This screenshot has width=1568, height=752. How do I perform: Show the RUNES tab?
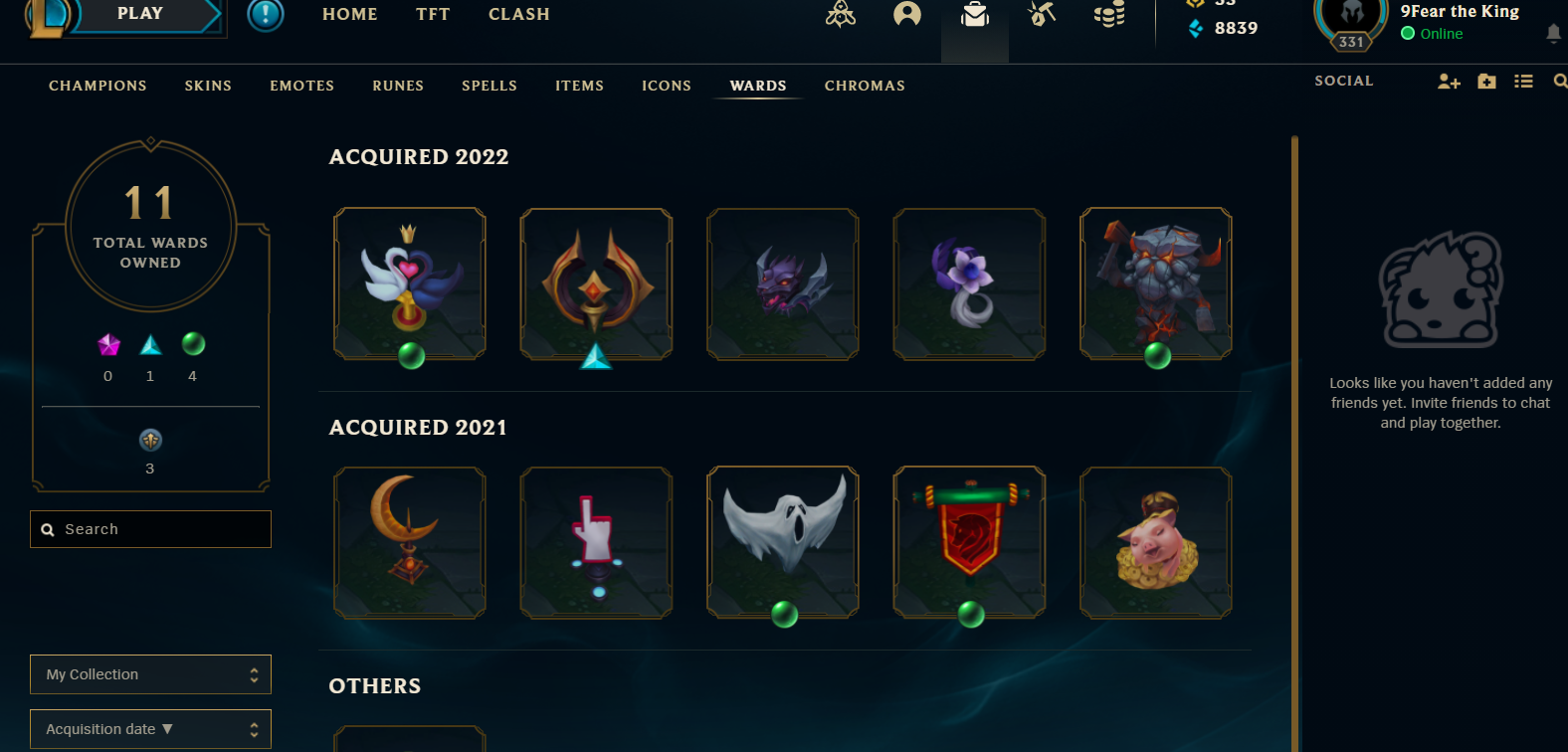(398, 86)
